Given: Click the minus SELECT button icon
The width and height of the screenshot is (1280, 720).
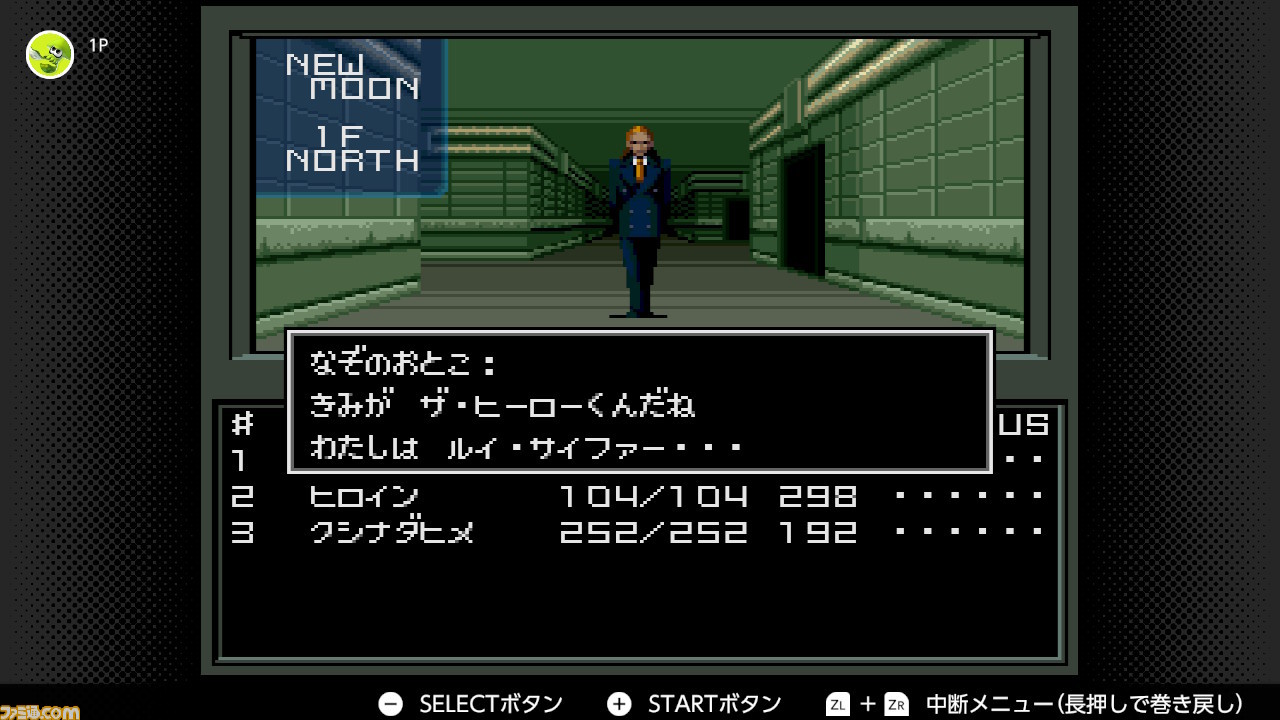Looking at the screenshot, I should [390, 703].
